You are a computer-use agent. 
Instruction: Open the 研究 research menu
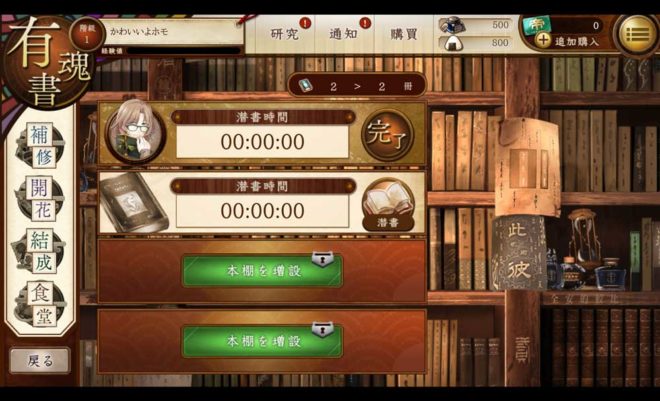pyautogui.click(x=285, y=33)
